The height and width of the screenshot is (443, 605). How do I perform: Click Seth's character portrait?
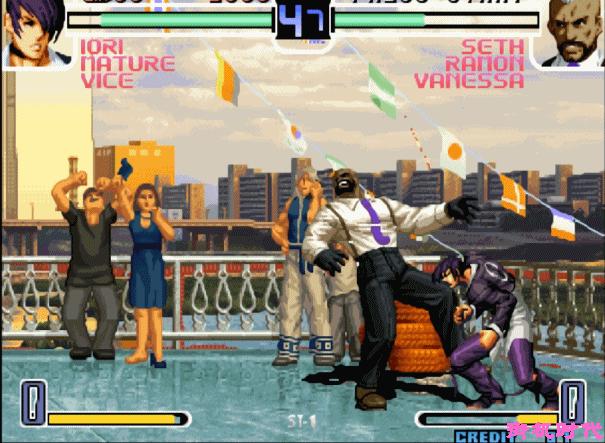tap(572, 32)
